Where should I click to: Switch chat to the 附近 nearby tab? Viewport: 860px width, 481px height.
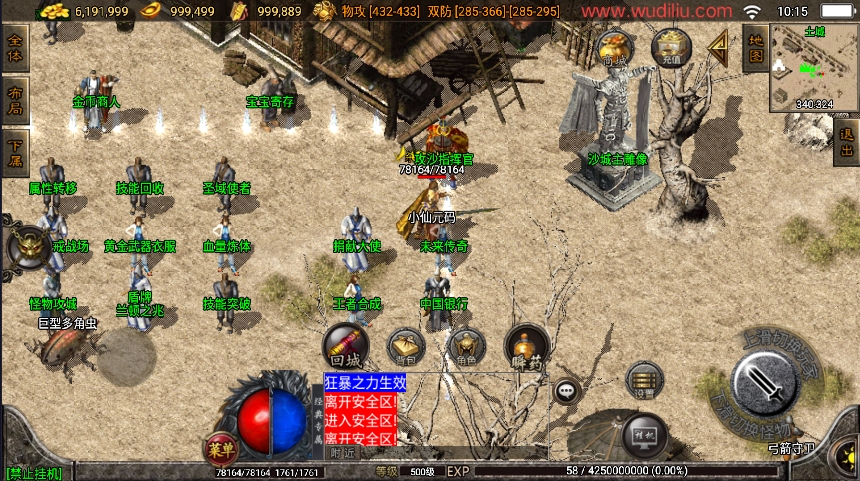[x=343, y=452]
